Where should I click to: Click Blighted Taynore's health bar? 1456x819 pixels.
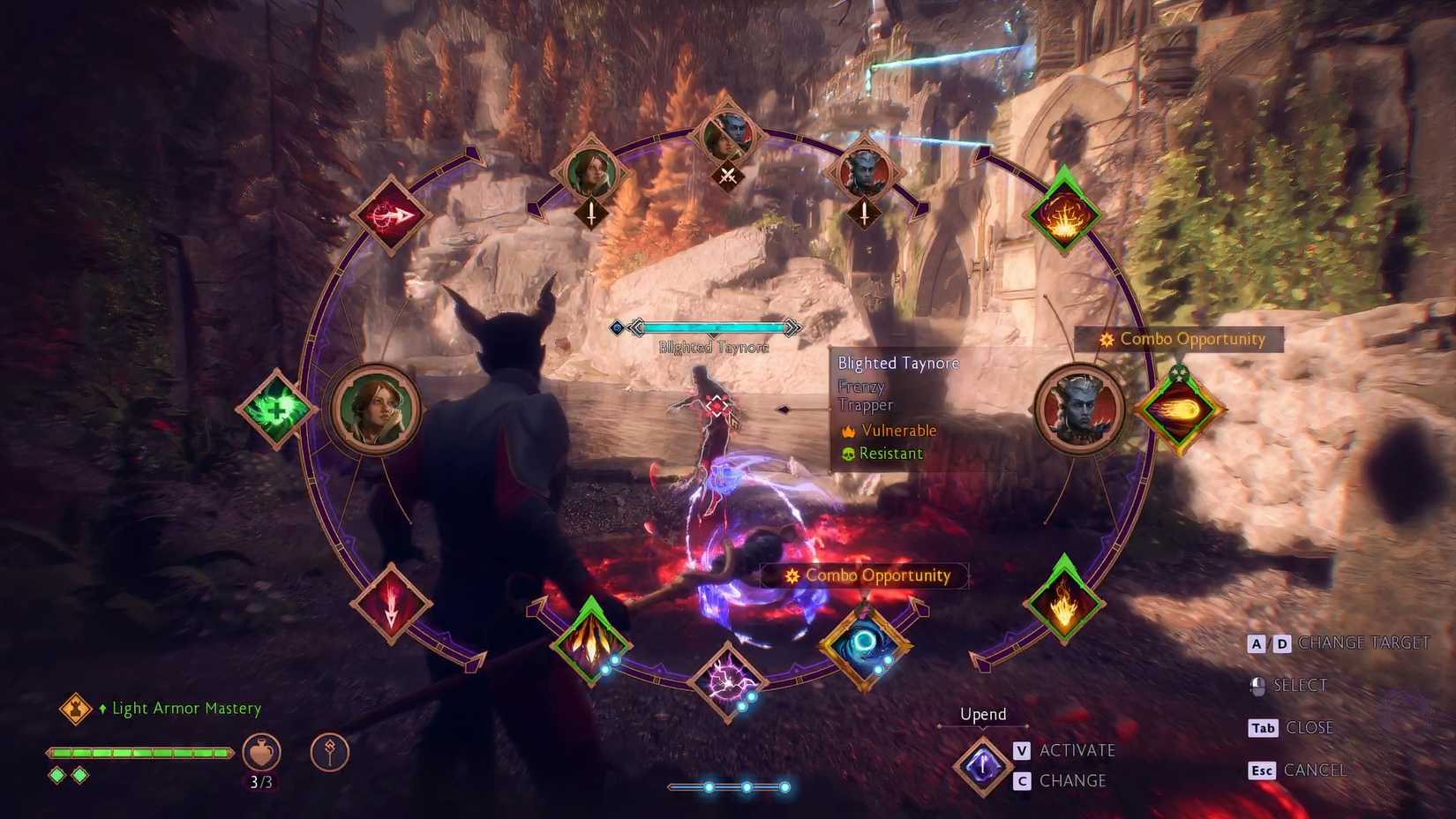coord(715,327)
